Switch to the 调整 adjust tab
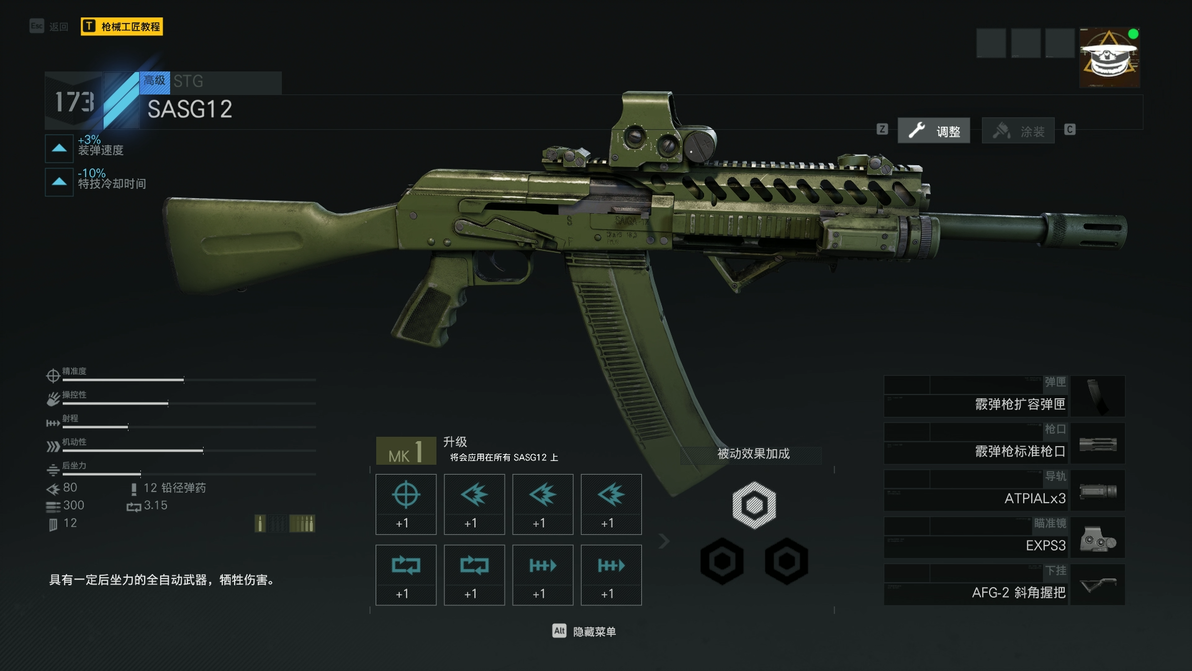The image size is (1192, 671). pyautogui.click(x=934, y=131)
